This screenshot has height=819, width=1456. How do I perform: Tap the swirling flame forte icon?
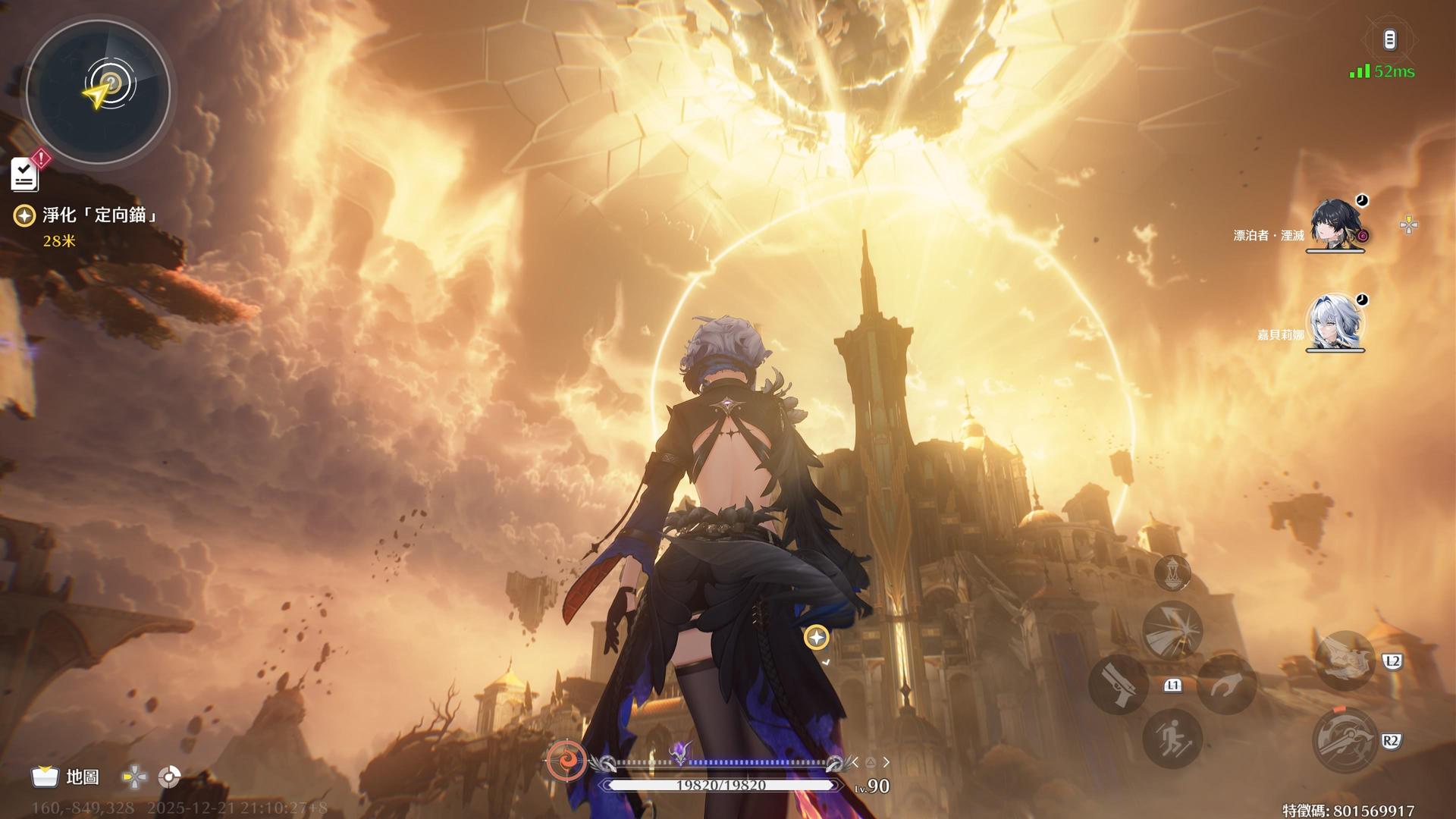point(566,761)
